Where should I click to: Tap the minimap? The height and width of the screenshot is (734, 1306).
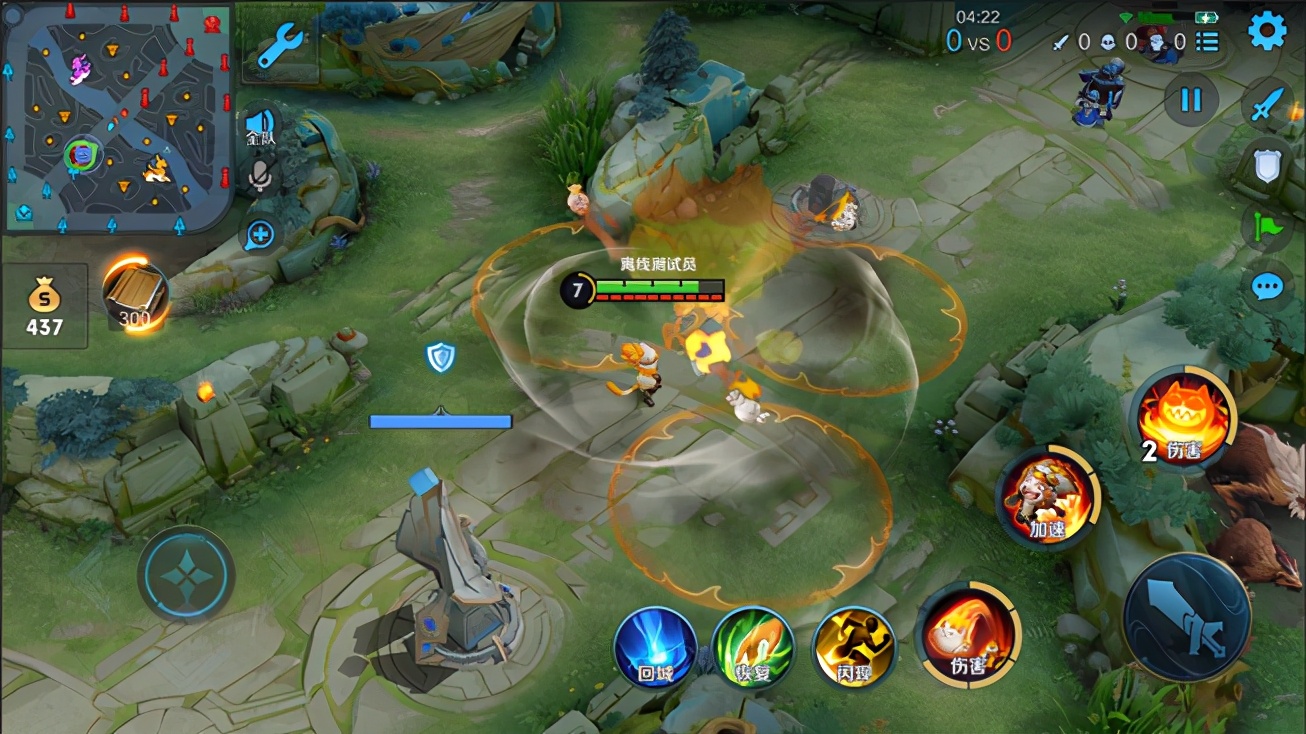[118, 118]
